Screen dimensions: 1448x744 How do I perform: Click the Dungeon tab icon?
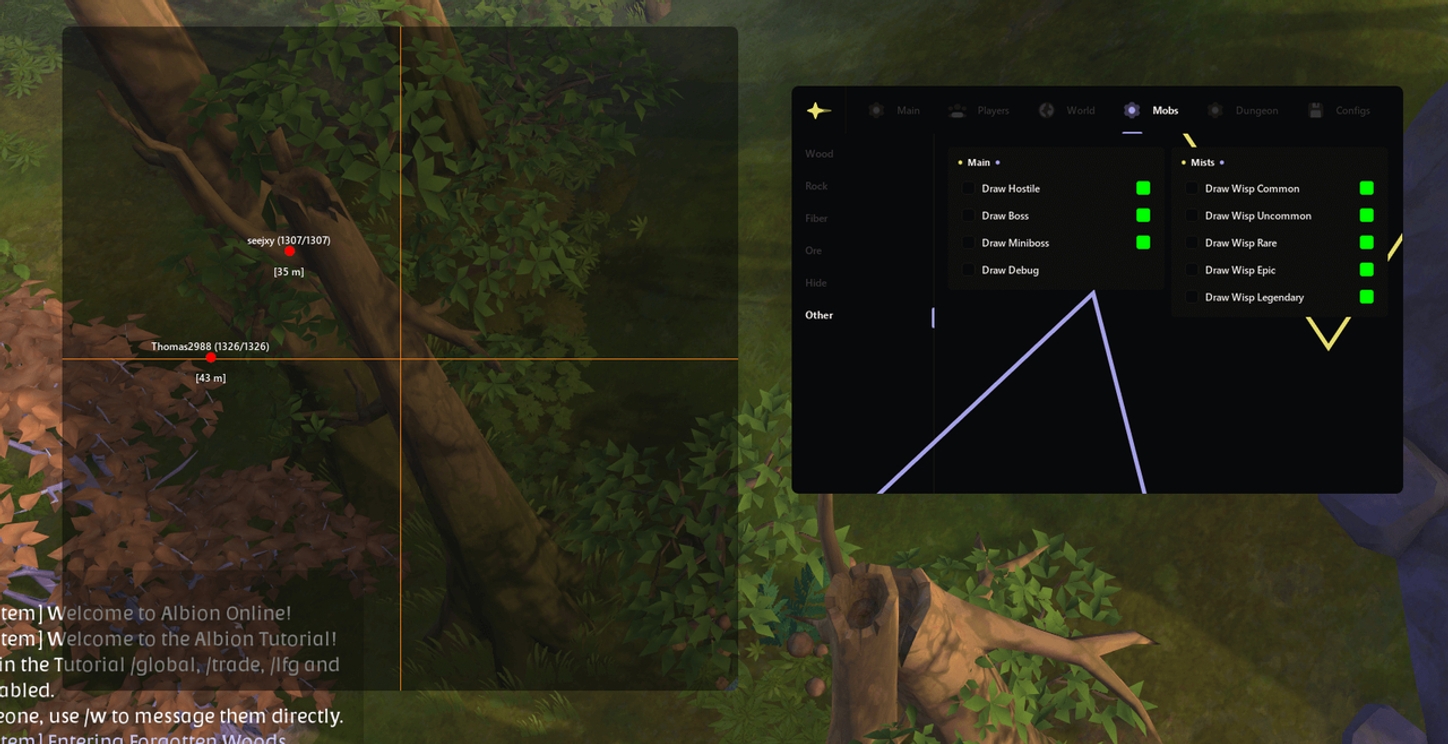pyautogui.click(x=1216, y=110)
